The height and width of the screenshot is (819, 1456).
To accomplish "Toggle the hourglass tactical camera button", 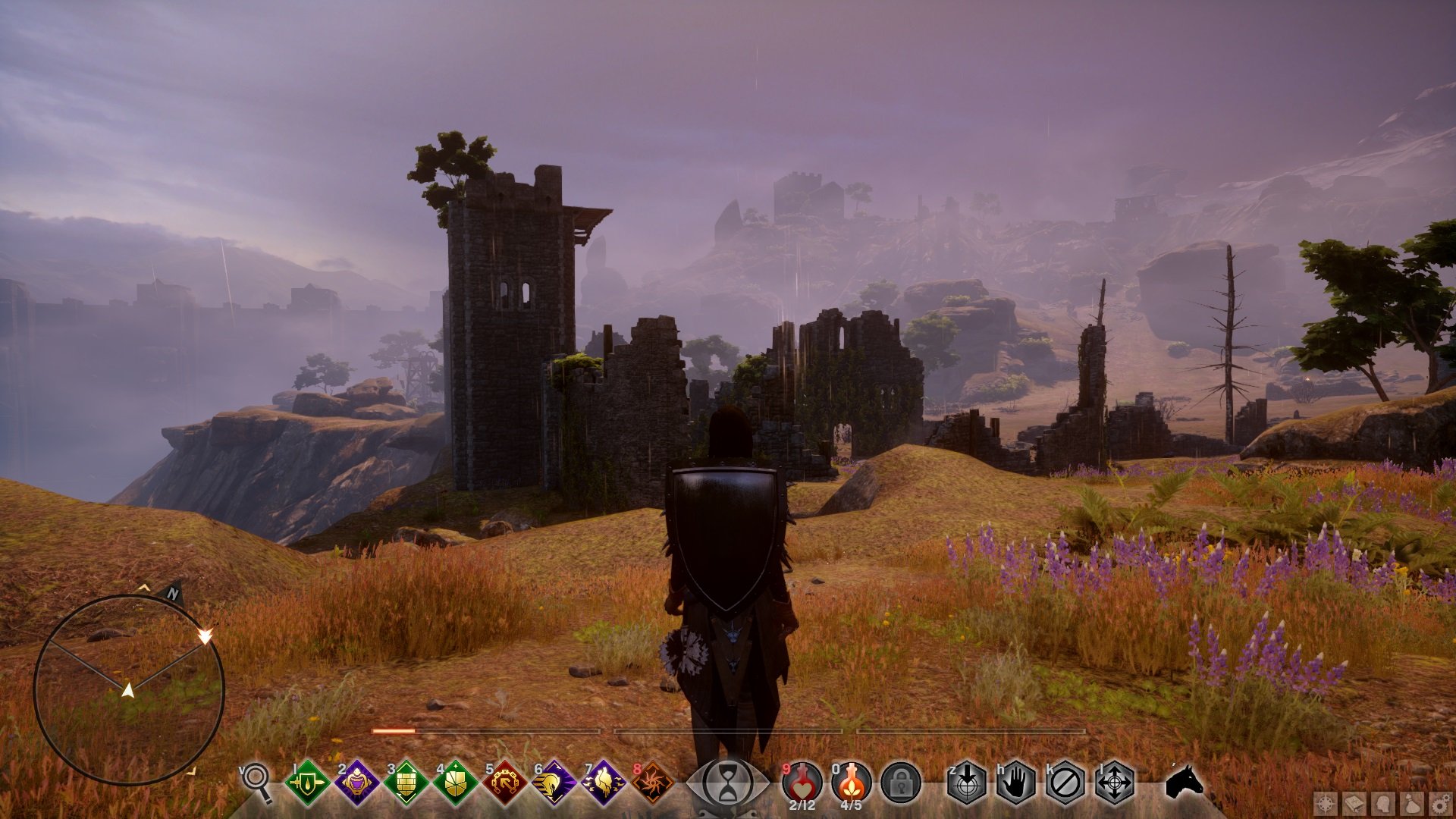I will tap(727, 783).
